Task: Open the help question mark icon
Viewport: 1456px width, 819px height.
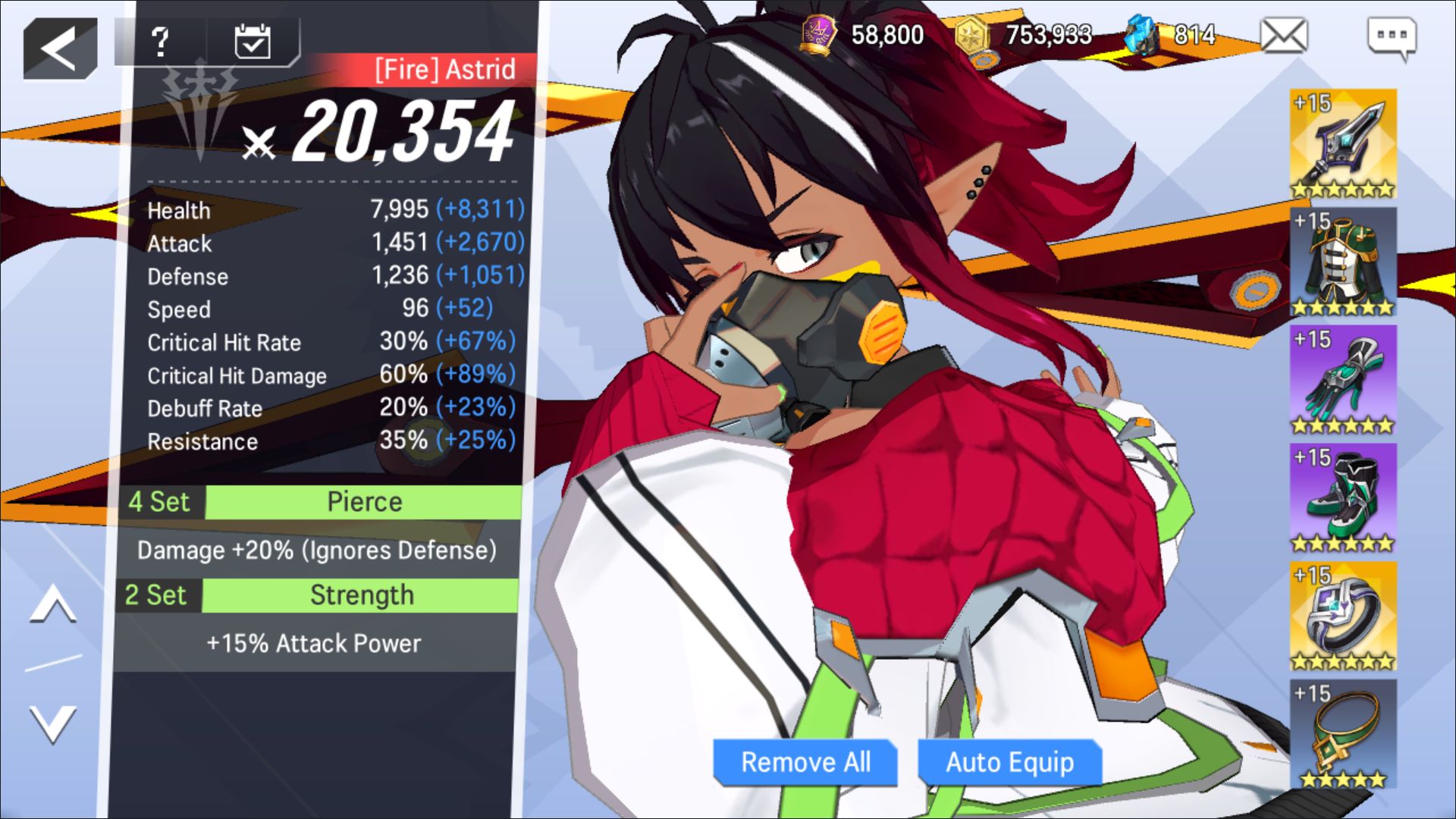Action: pos(159,42)
